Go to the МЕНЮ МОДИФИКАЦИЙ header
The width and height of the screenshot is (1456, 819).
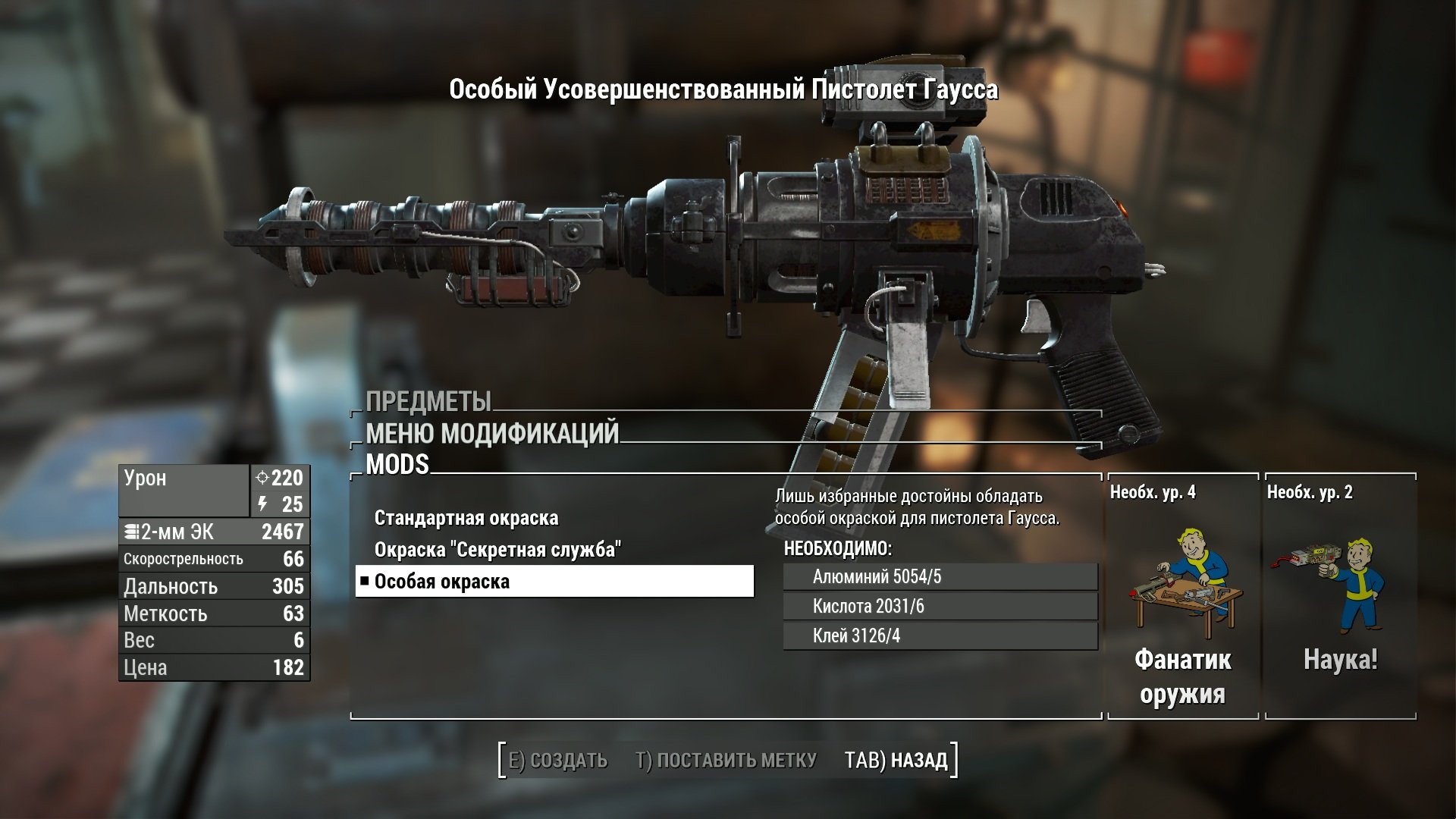(x=492, y=434)
